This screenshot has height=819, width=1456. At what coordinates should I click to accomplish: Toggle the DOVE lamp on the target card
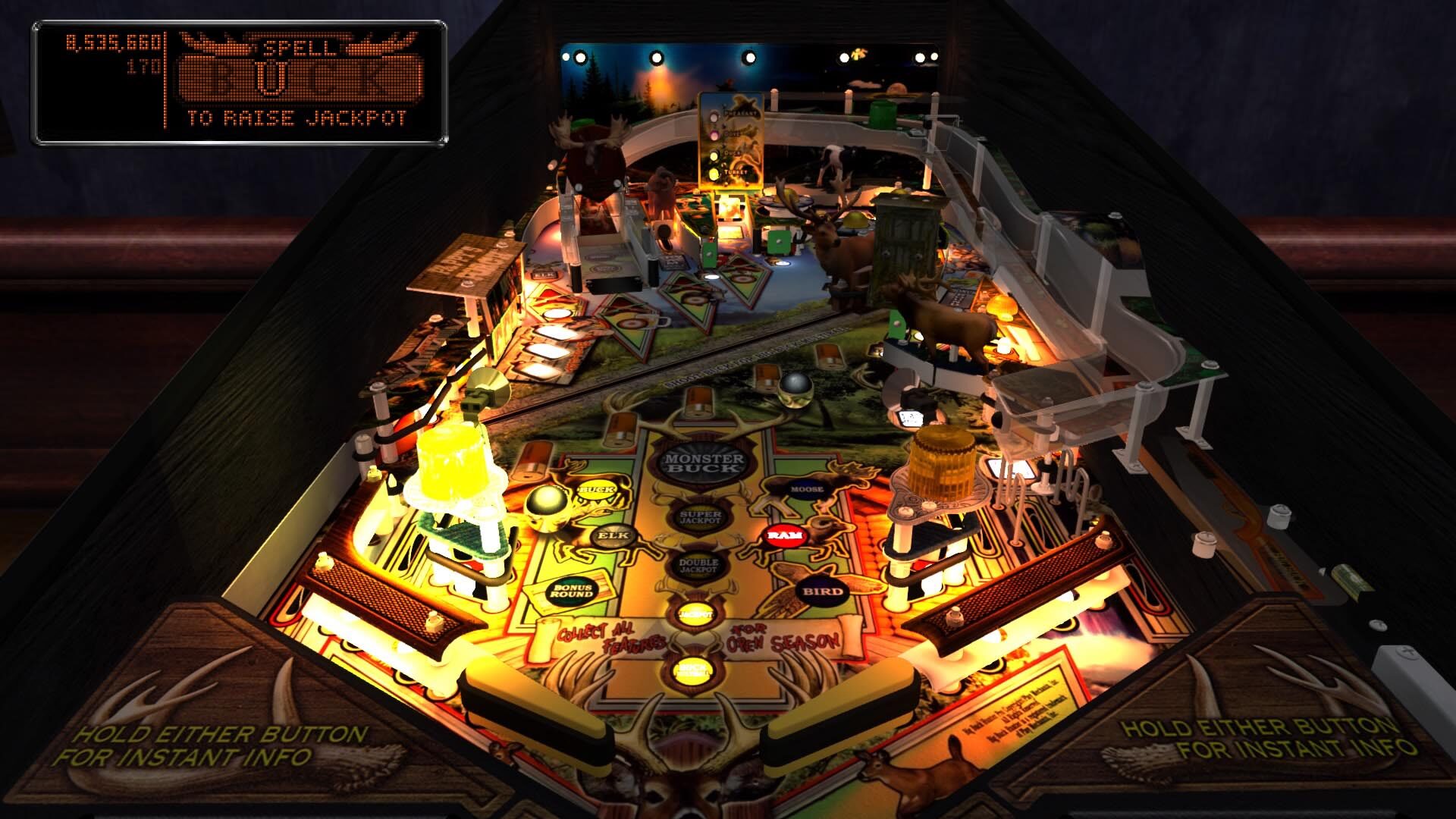click(x=714, y=135)
